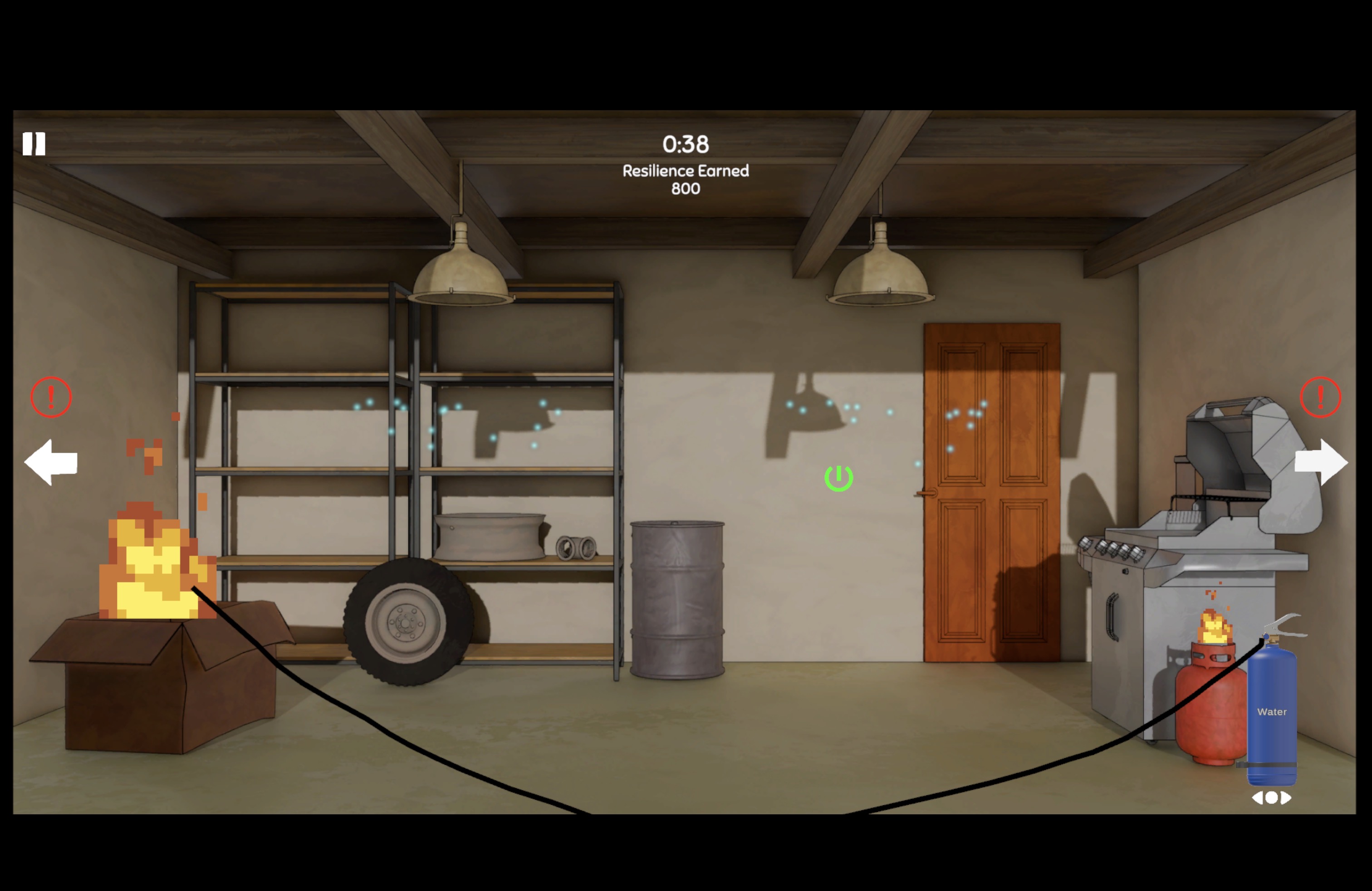Turn view left with the white arrow
Screen dimensions: 1372x891
coord(51,462)
